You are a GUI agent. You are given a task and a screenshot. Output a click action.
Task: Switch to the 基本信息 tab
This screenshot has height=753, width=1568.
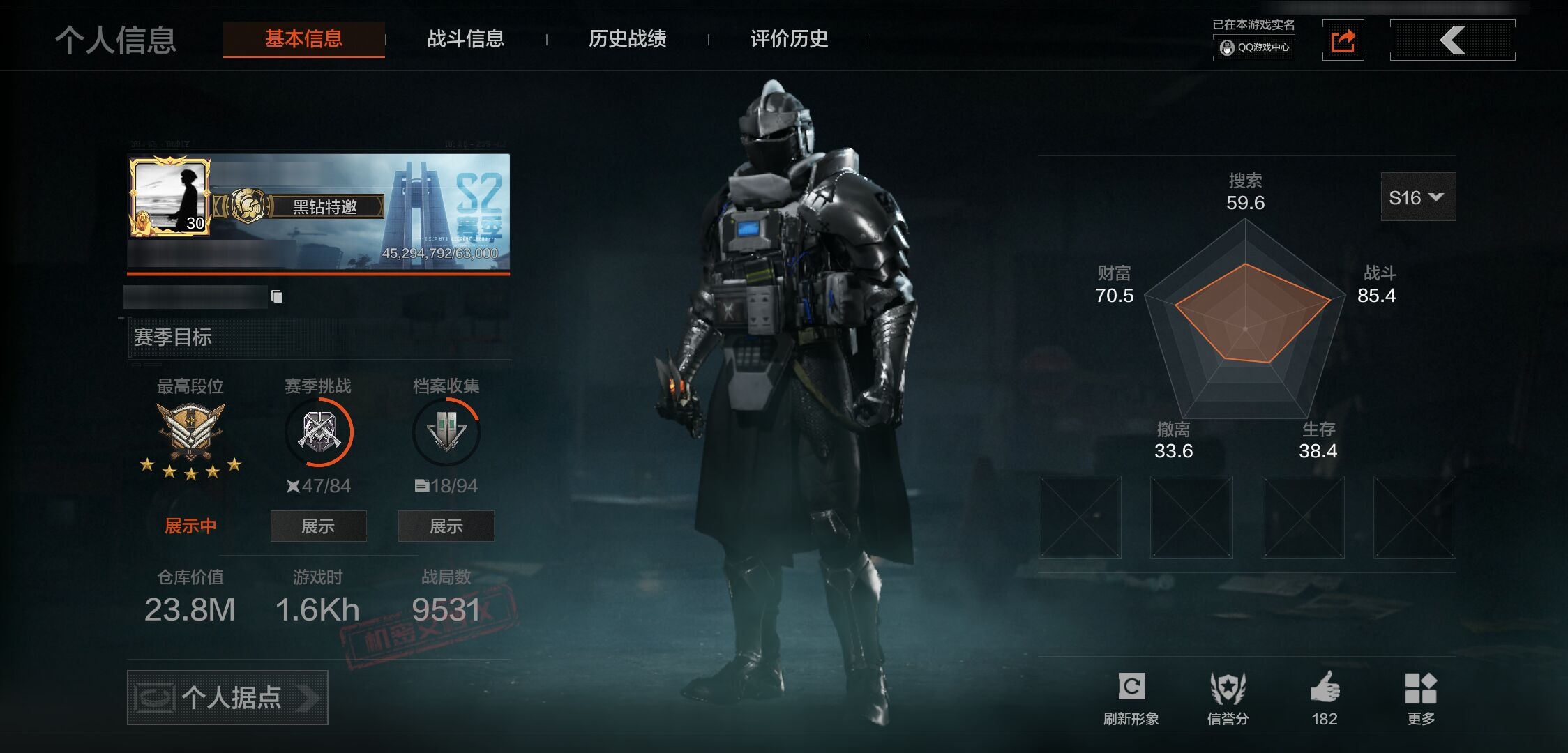pos(303,39)
